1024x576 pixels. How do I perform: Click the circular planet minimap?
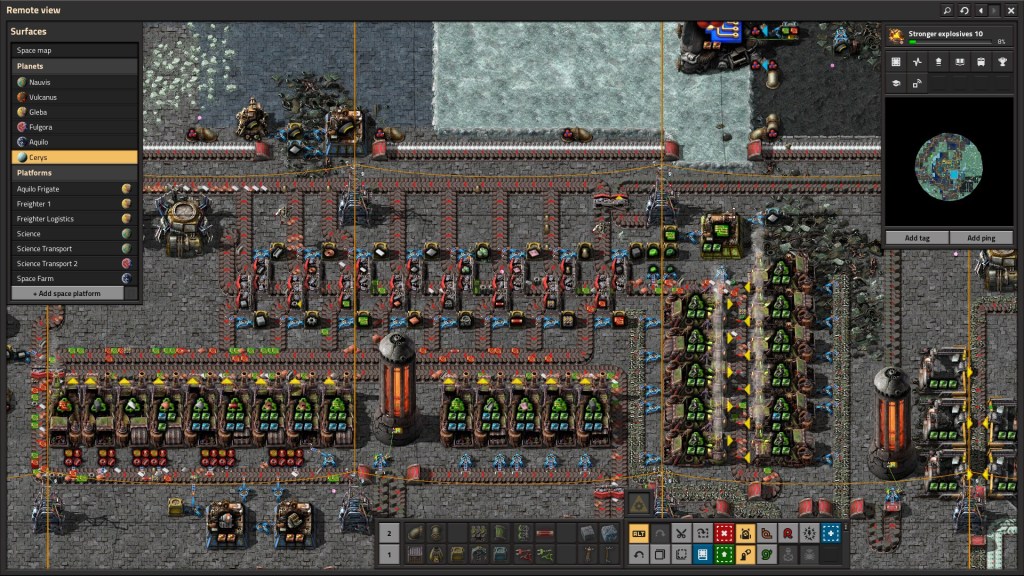[949, 162]
